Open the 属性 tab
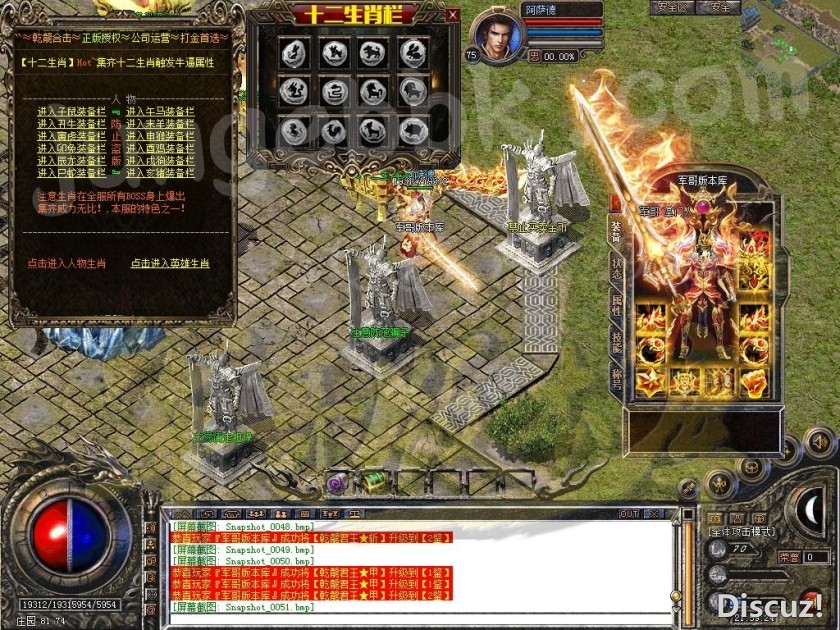 [616, 307]
